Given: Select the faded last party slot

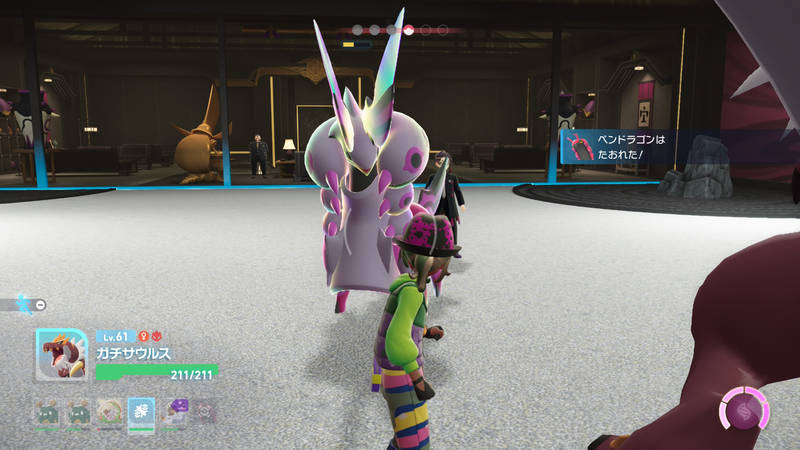Looking at the screenshot, I should click(204, 411).
